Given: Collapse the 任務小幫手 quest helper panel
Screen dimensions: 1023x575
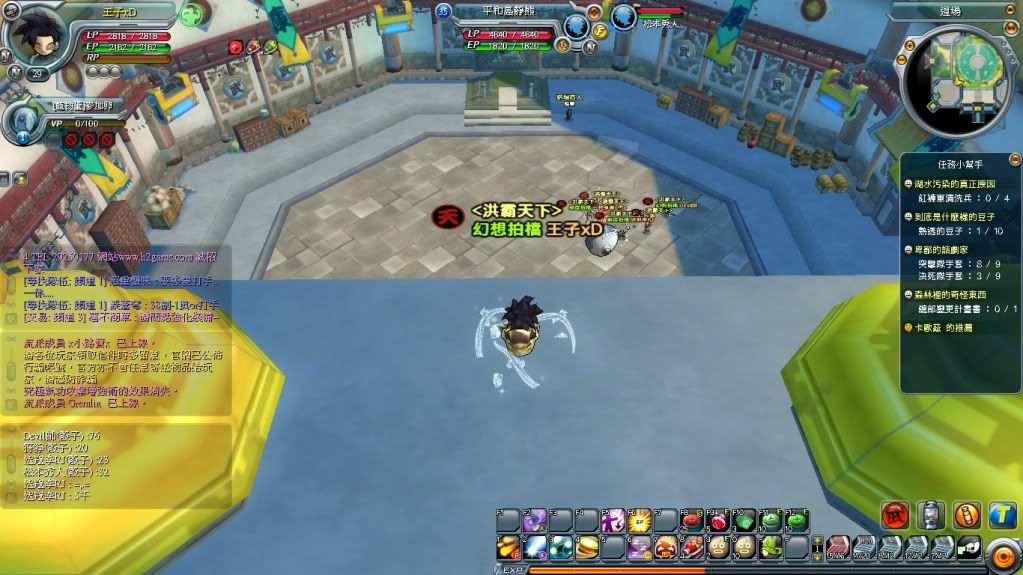Looking at the screenshot, I should [x=1014, y=159].
